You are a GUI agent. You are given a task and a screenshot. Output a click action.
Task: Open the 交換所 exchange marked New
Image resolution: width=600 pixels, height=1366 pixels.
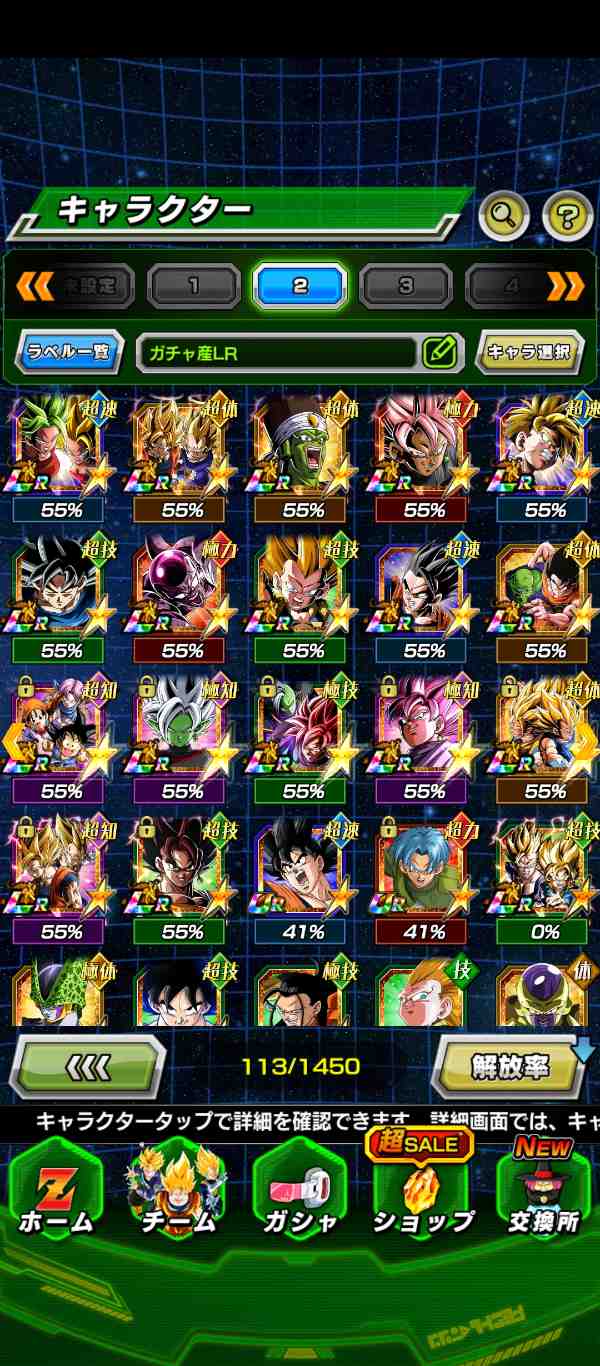click(x=545, y=1195)
